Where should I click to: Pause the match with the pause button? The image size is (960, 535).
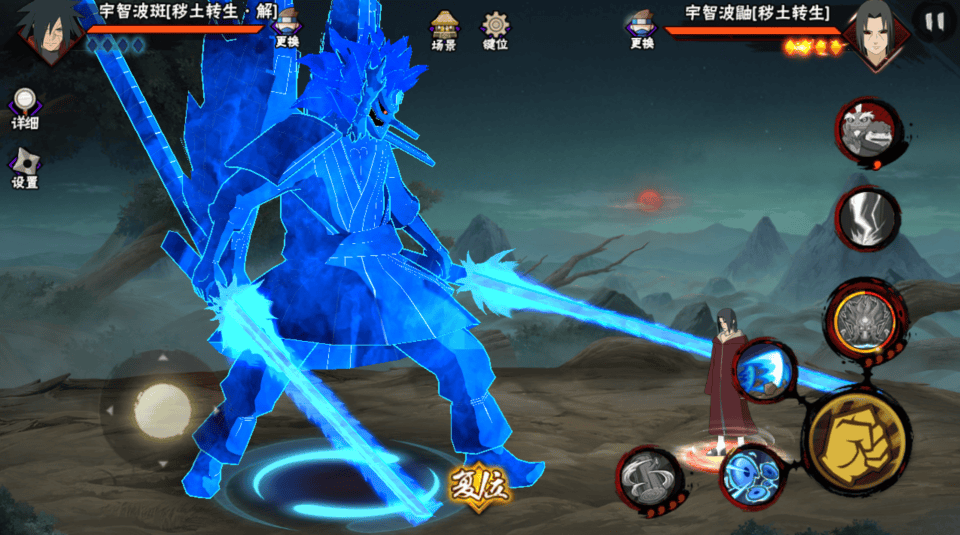935,22
